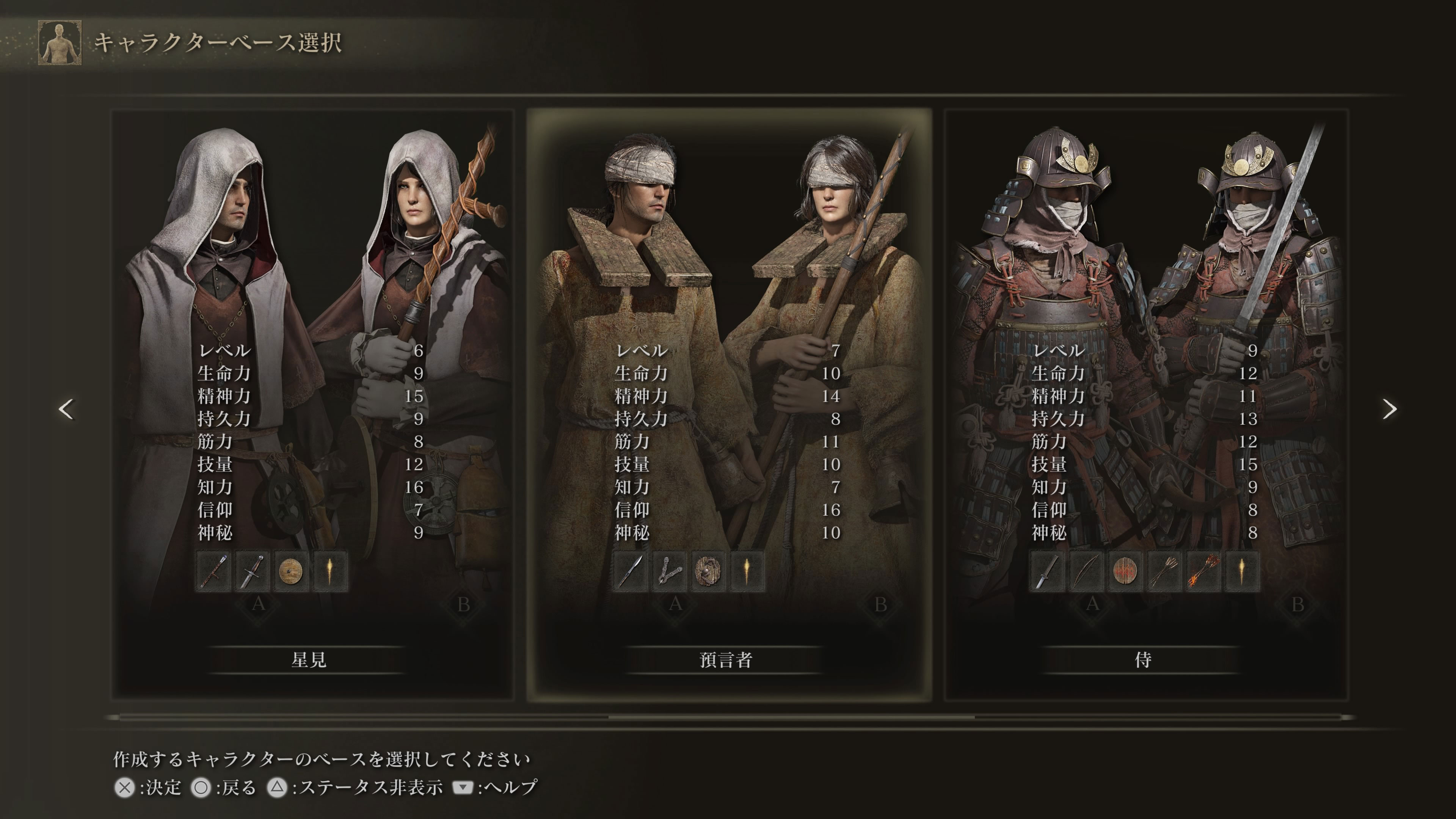Select the Prophet's short spear icon

click(x=630, y=571)
